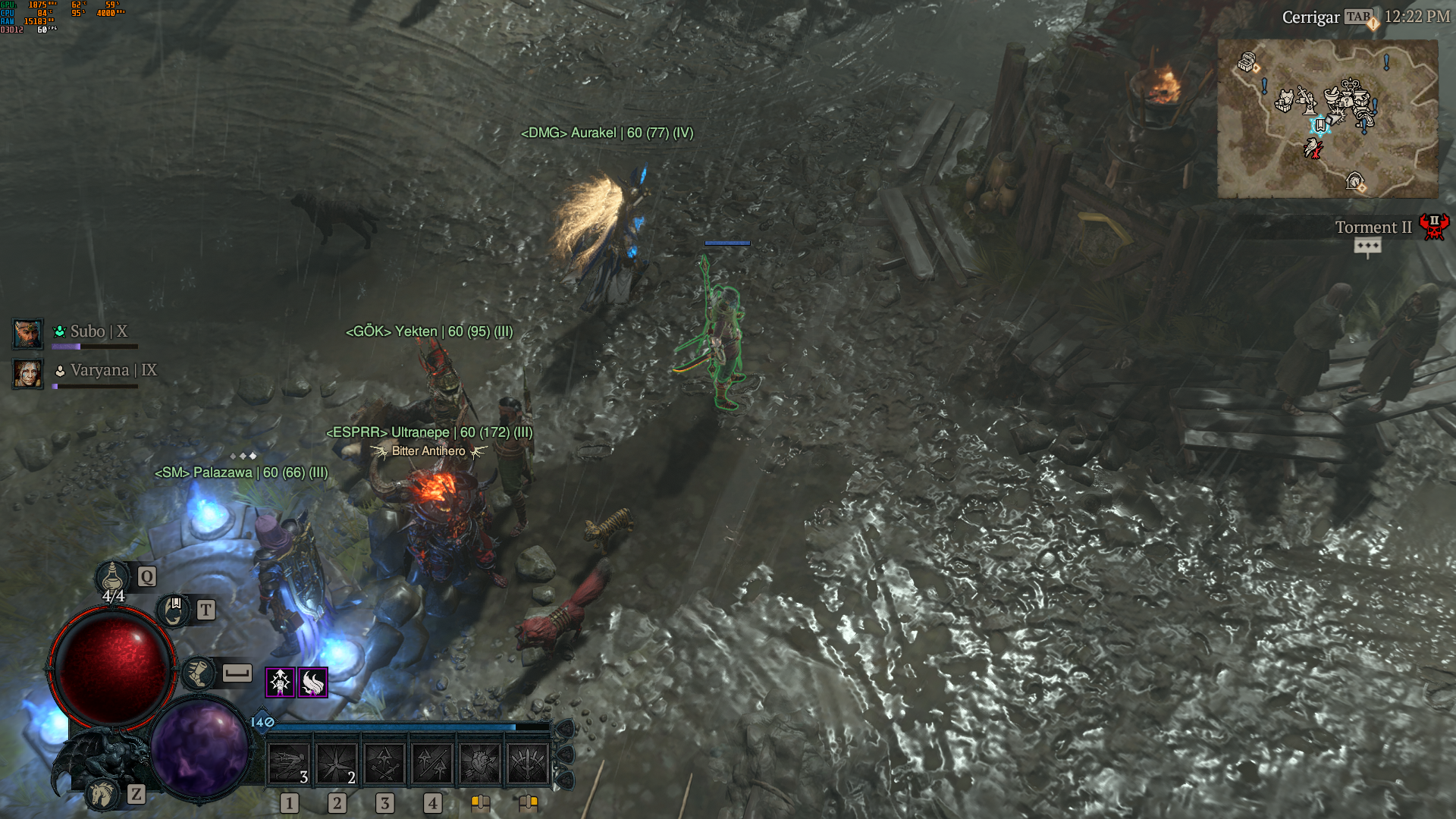Select Varyana's party portrait
The width and height of the screenshot is (1456, 819).
[28, 373]
